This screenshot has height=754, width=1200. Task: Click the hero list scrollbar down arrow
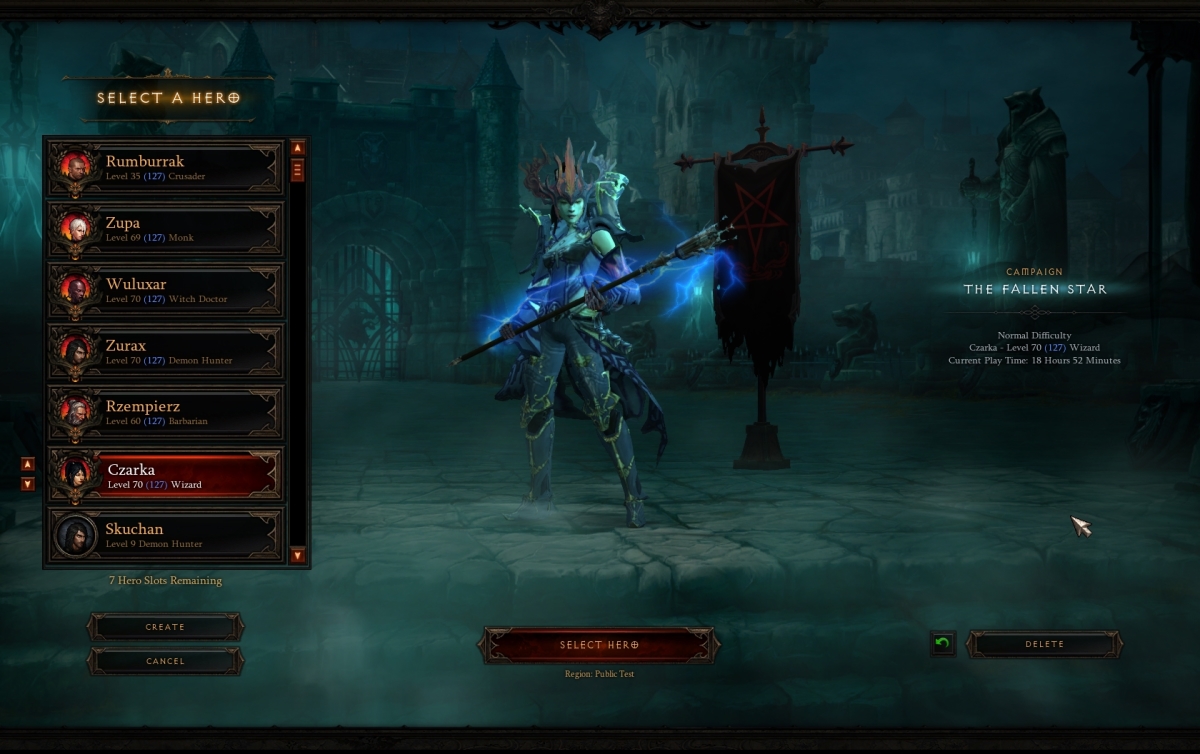click(297, 555)
